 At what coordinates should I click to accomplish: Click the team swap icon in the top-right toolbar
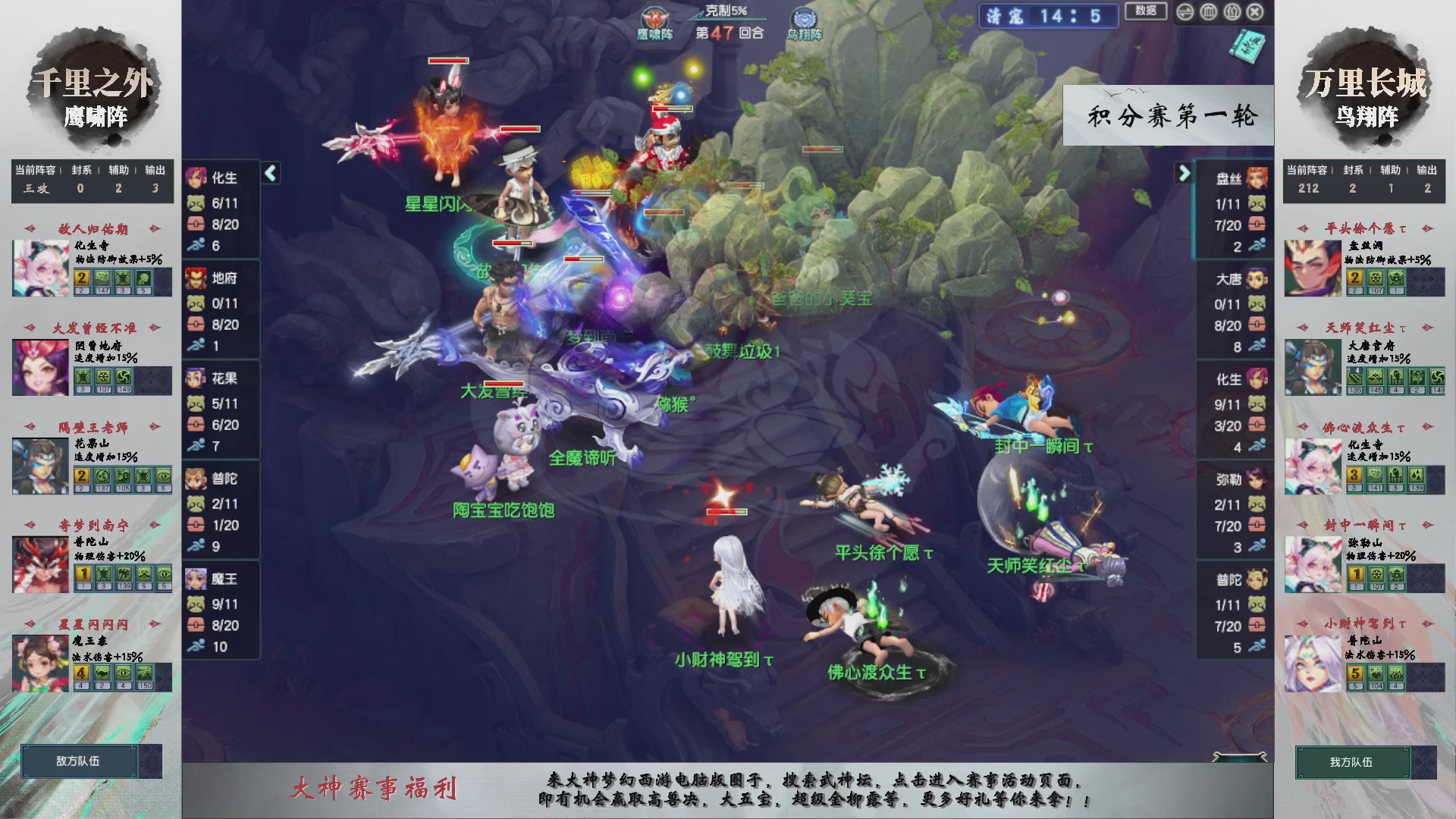tap(1186, 11)
